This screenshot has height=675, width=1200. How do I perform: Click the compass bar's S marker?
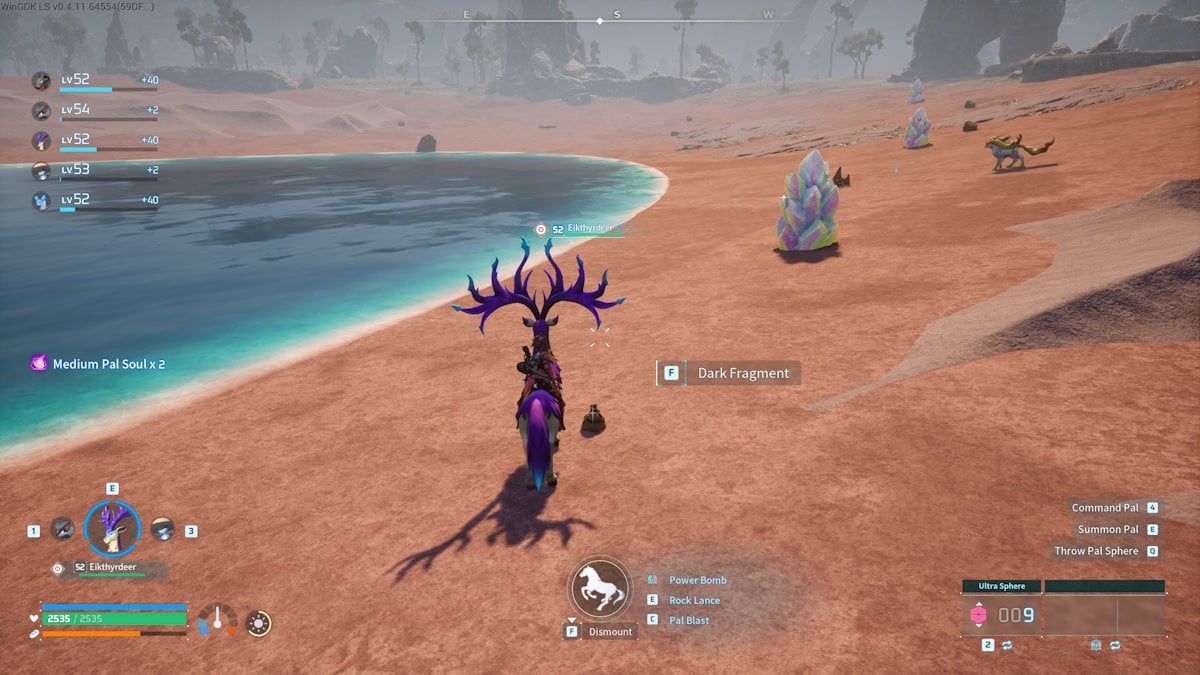point(617,15)
